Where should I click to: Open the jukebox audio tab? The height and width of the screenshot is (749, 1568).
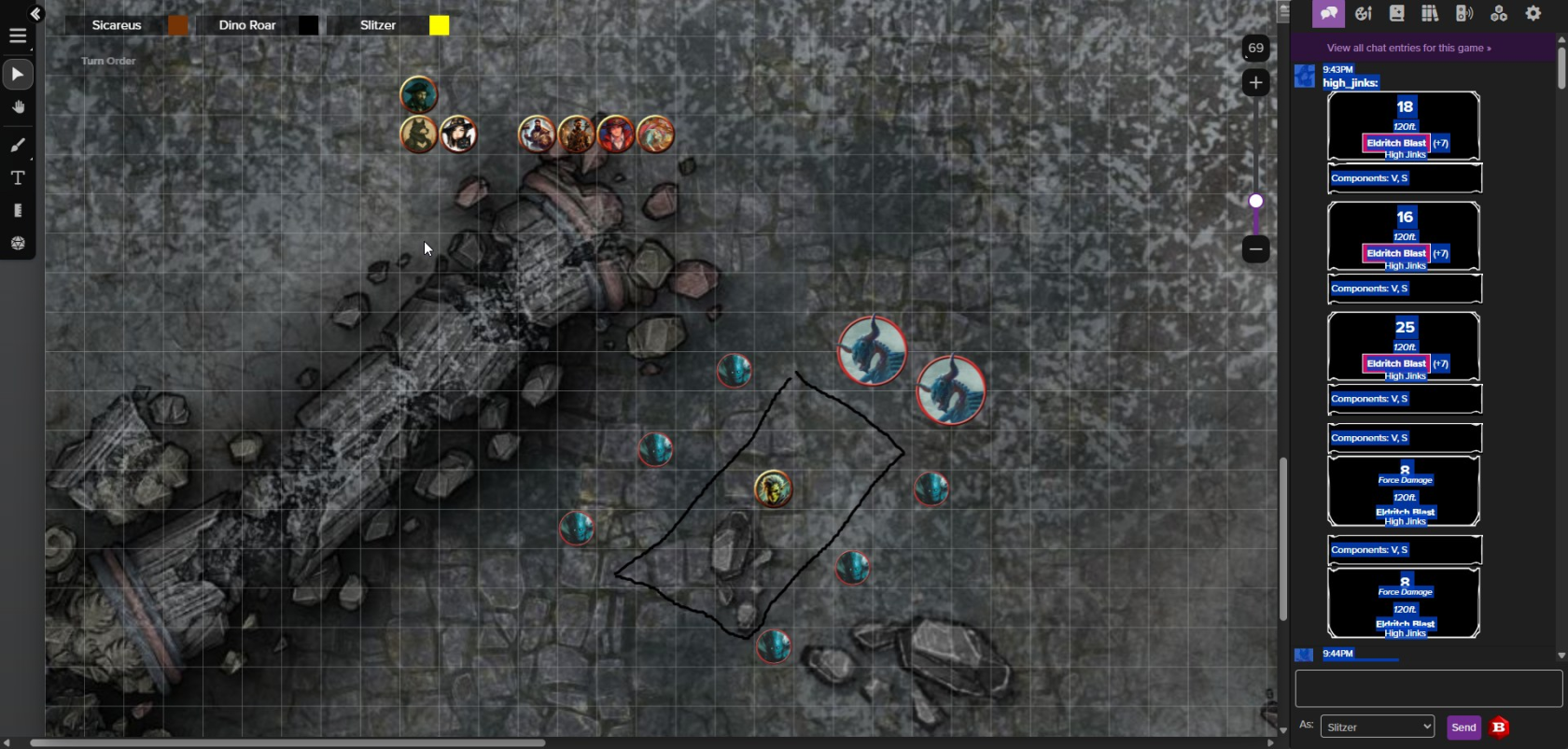click(1464, 13)
